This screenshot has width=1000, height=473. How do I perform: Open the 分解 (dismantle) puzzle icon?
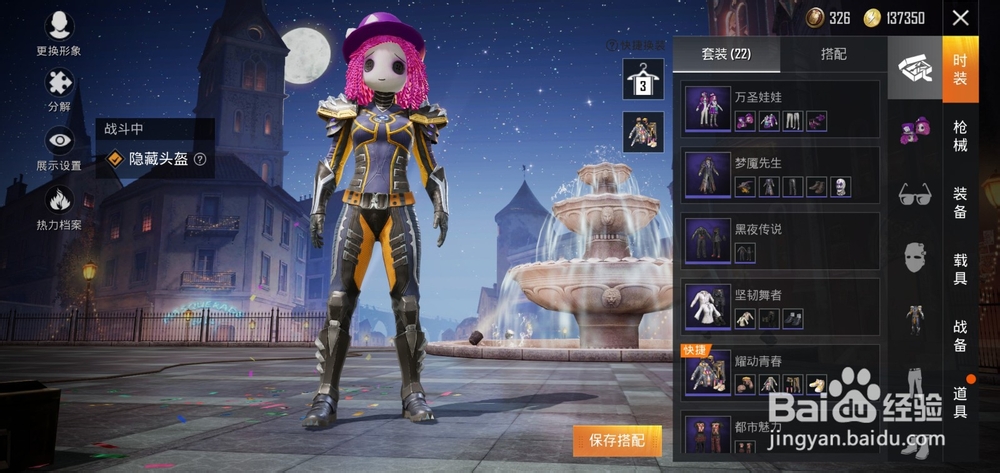59,89
